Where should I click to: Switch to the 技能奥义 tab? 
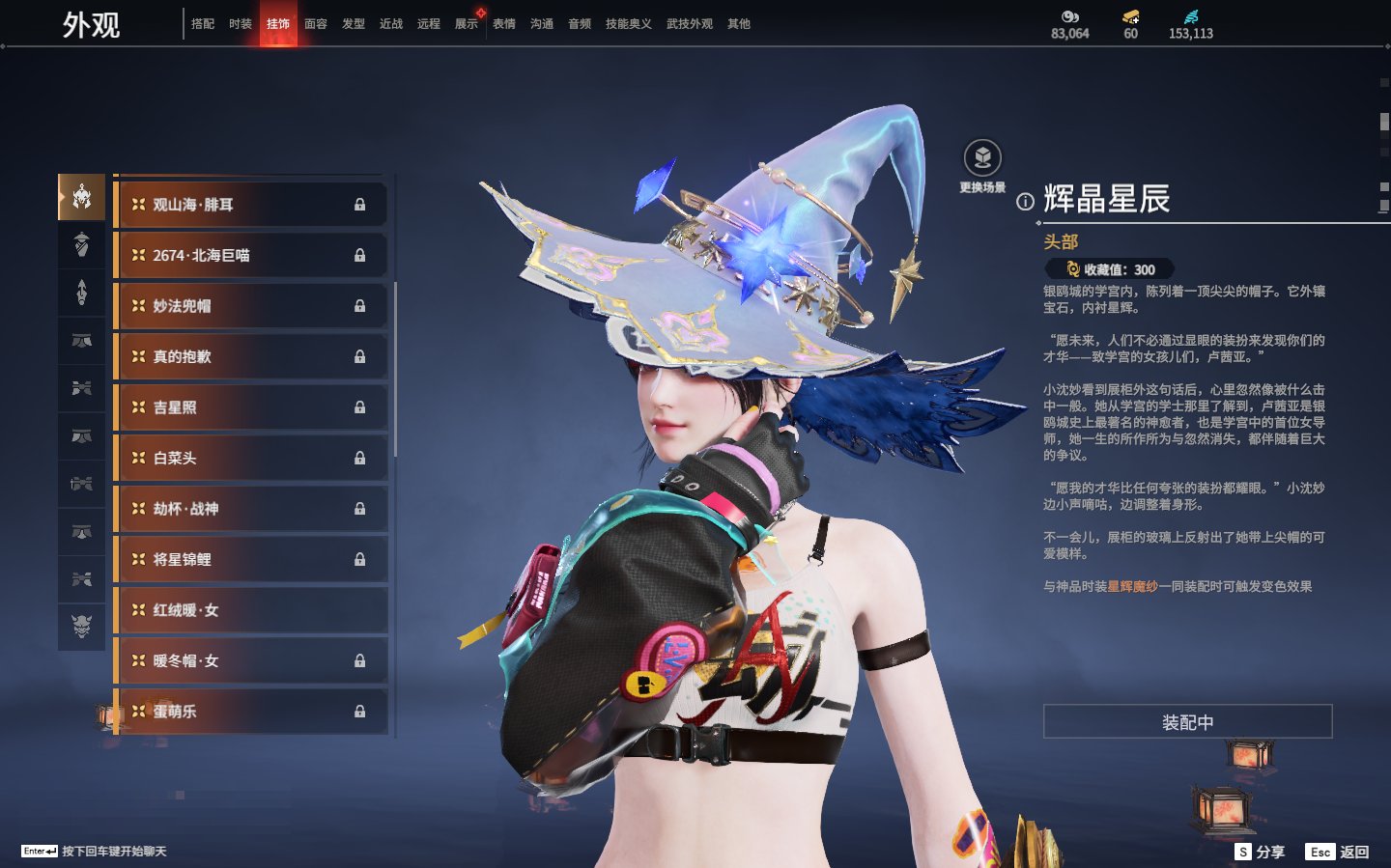click(628, 24)
